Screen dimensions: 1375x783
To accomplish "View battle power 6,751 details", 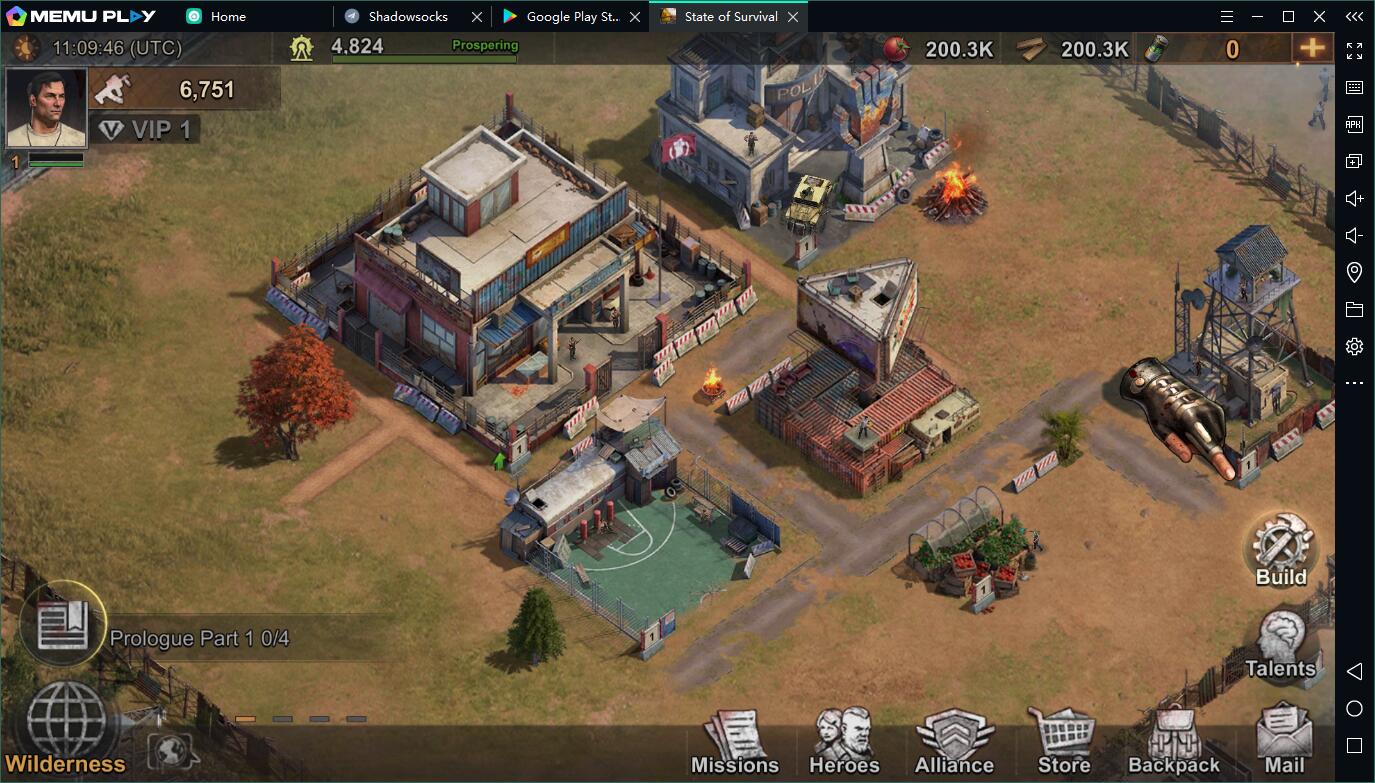I will tap(185, 90).
